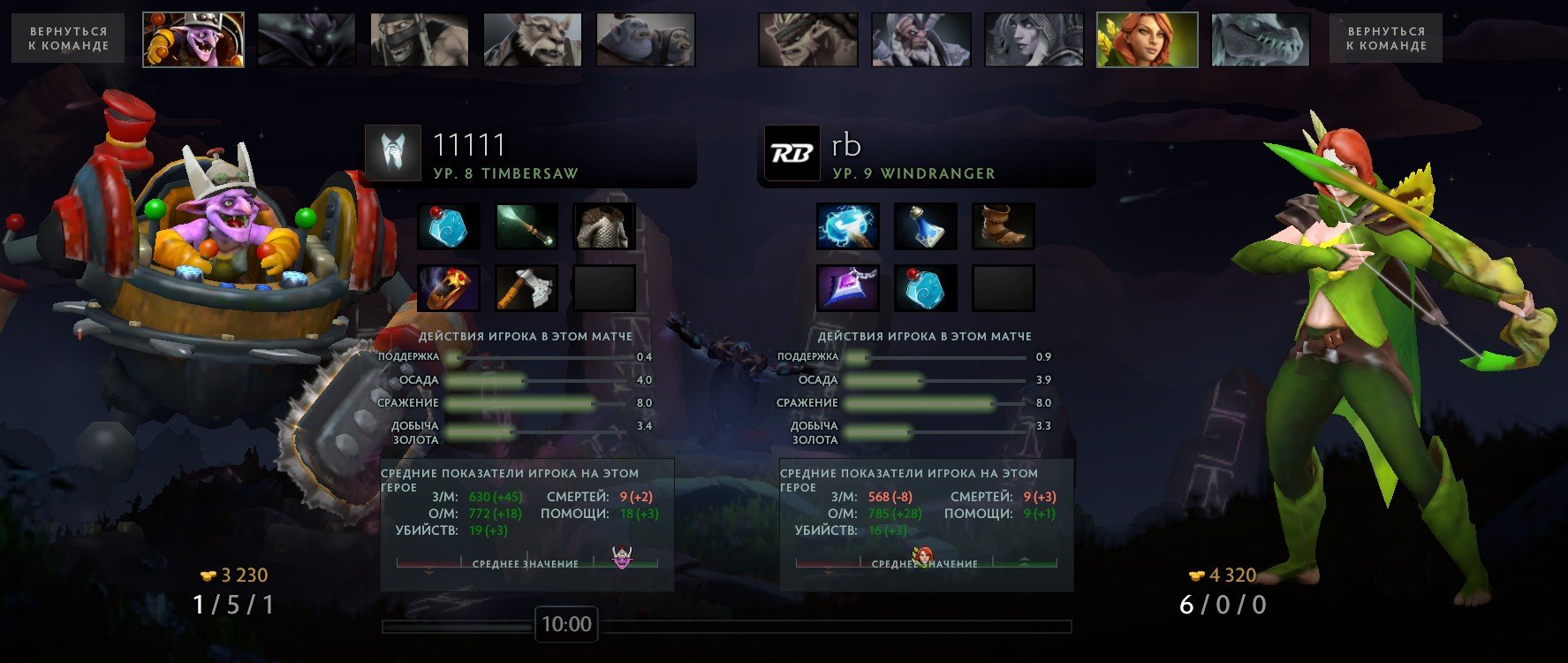This screenshot has width=1568, height=663.
Task: Select the Windranger hero portrait
Action: click(x=1147, y=40)
